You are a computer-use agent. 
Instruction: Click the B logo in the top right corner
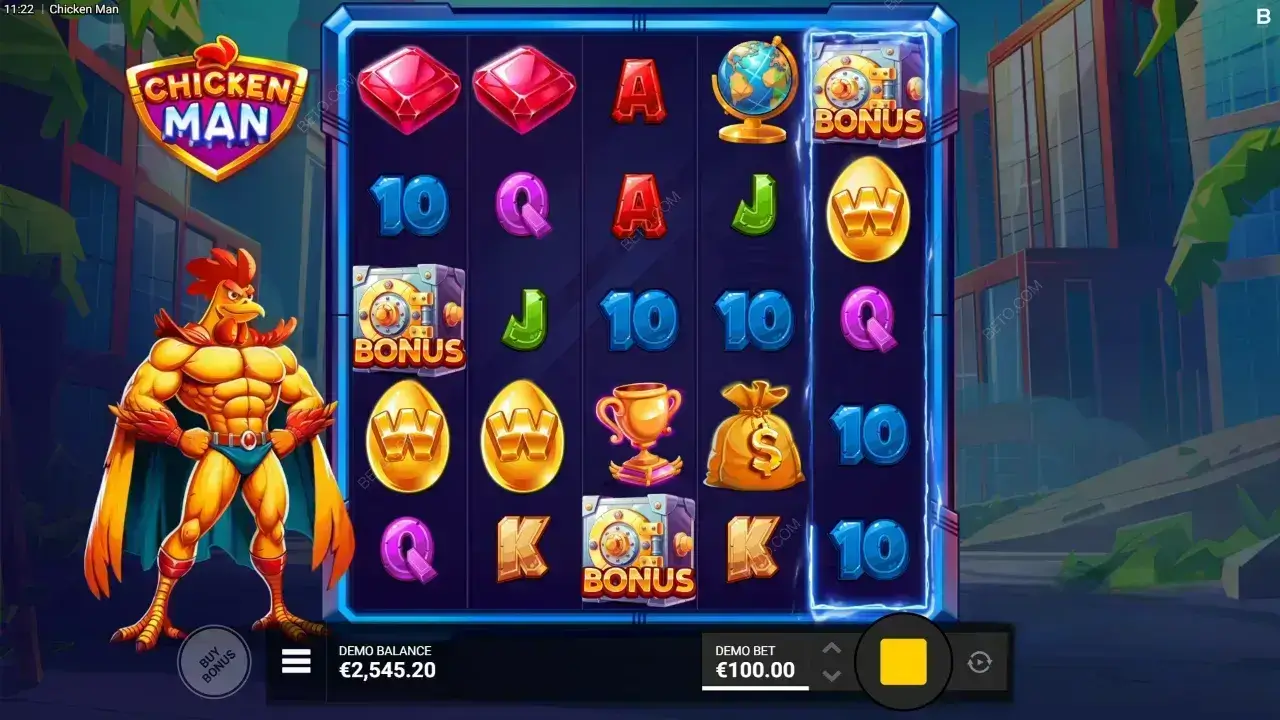(1262, 16)
